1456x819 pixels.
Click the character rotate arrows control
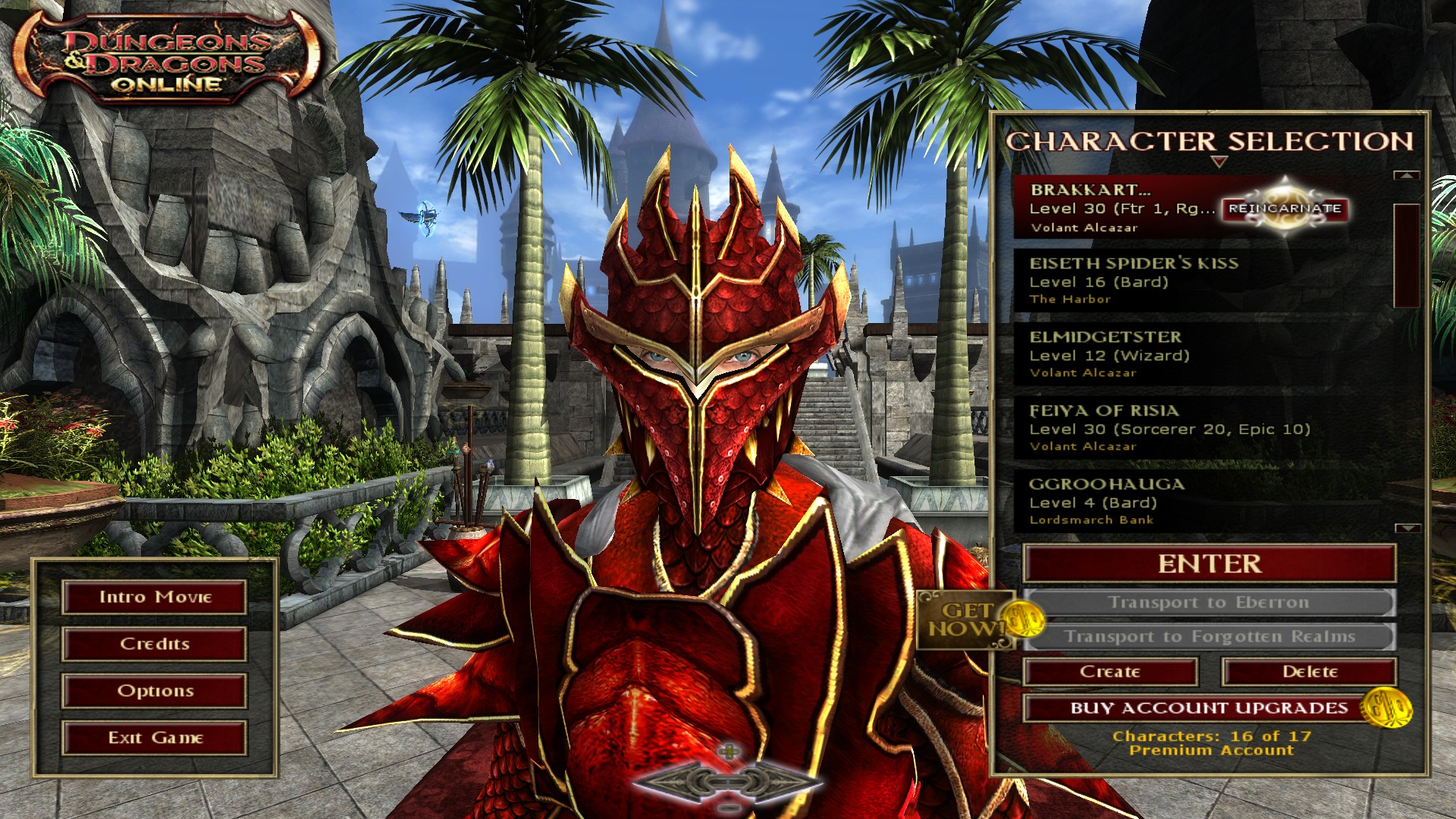729,781
